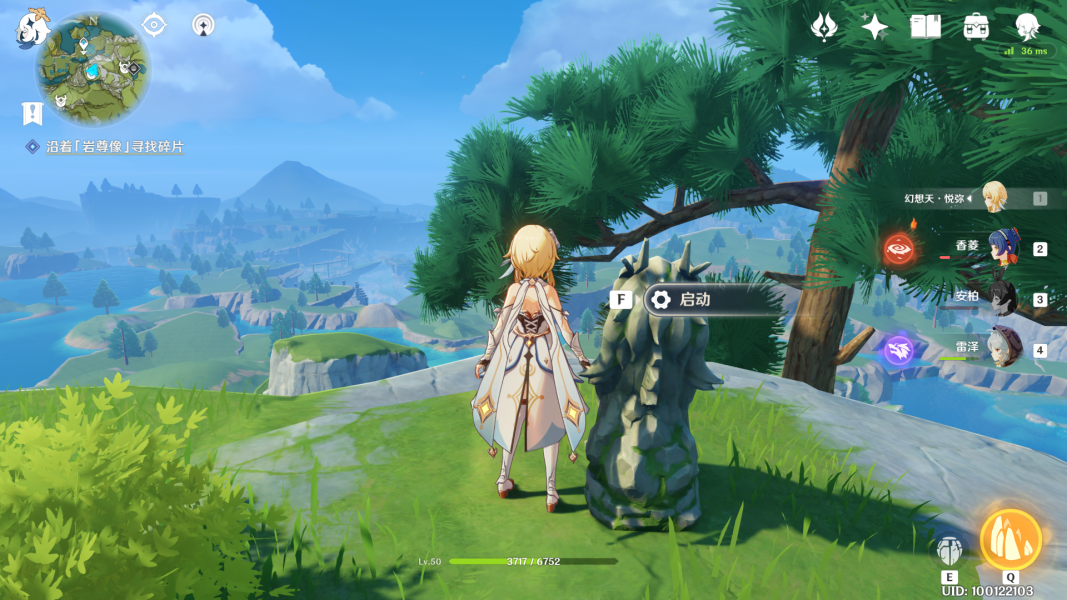The height and width of the screenshot is (600, 1067).
Task: Trigger 雷泽's purple wolf burst icon
Action: click(x=898, y=350)
